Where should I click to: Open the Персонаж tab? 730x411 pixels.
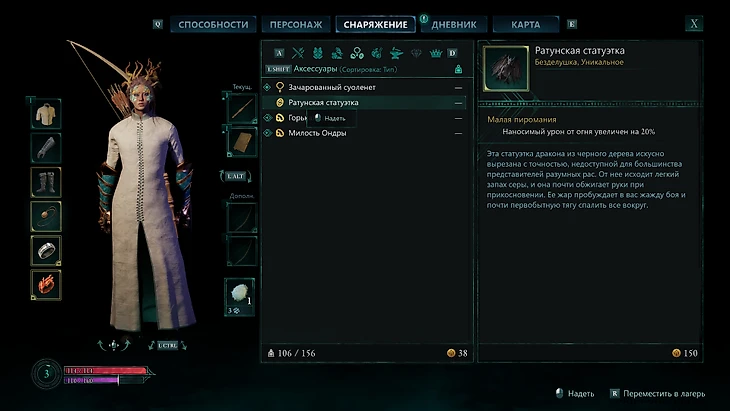297,24
